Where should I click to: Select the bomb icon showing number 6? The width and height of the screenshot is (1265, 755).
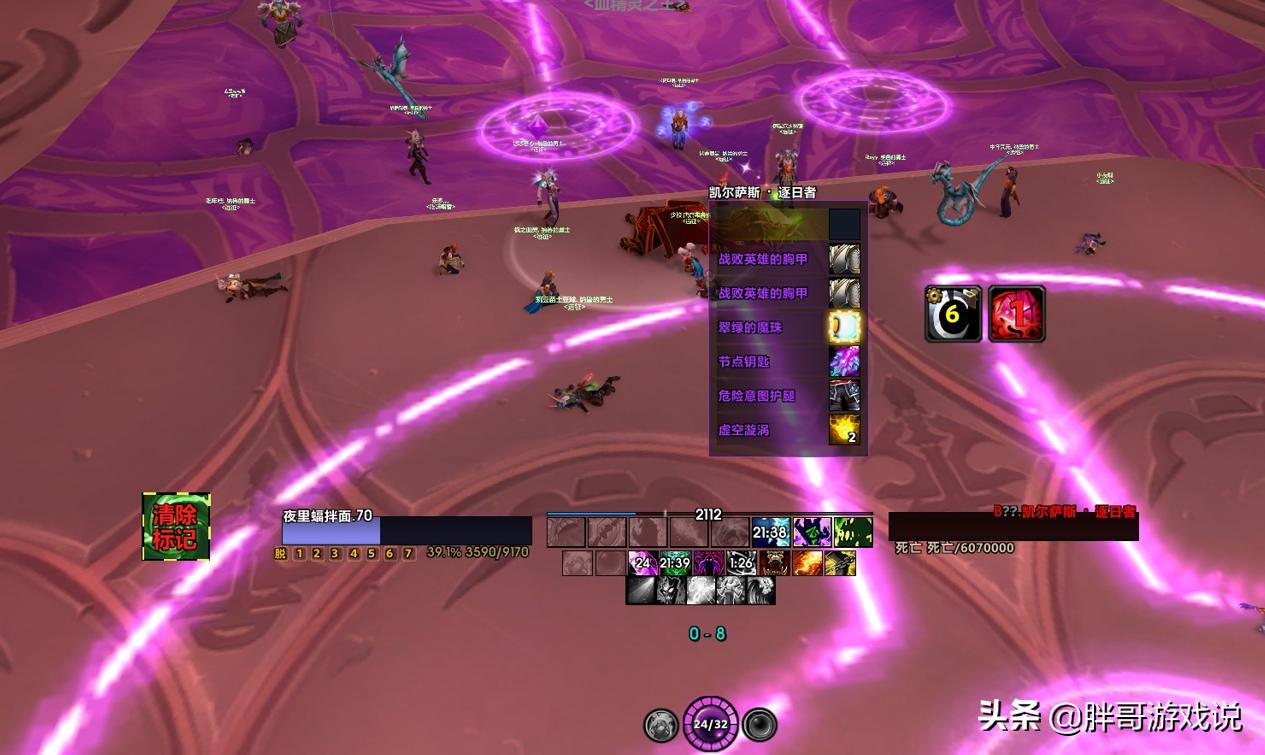[953, 314]
